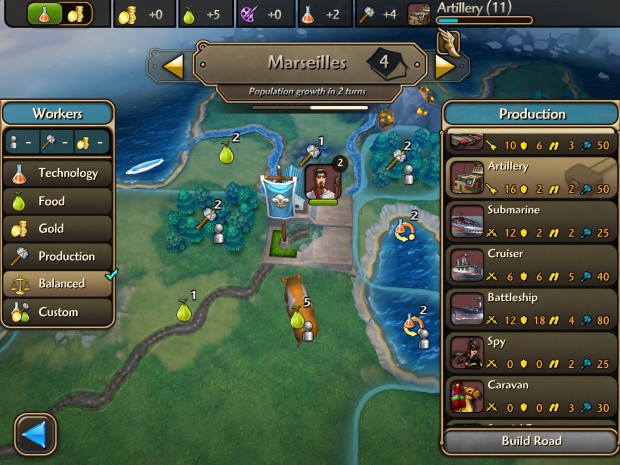Select Artillery in the production list
This screenshot has width=620, height=465.
click(x=531, y=176)
